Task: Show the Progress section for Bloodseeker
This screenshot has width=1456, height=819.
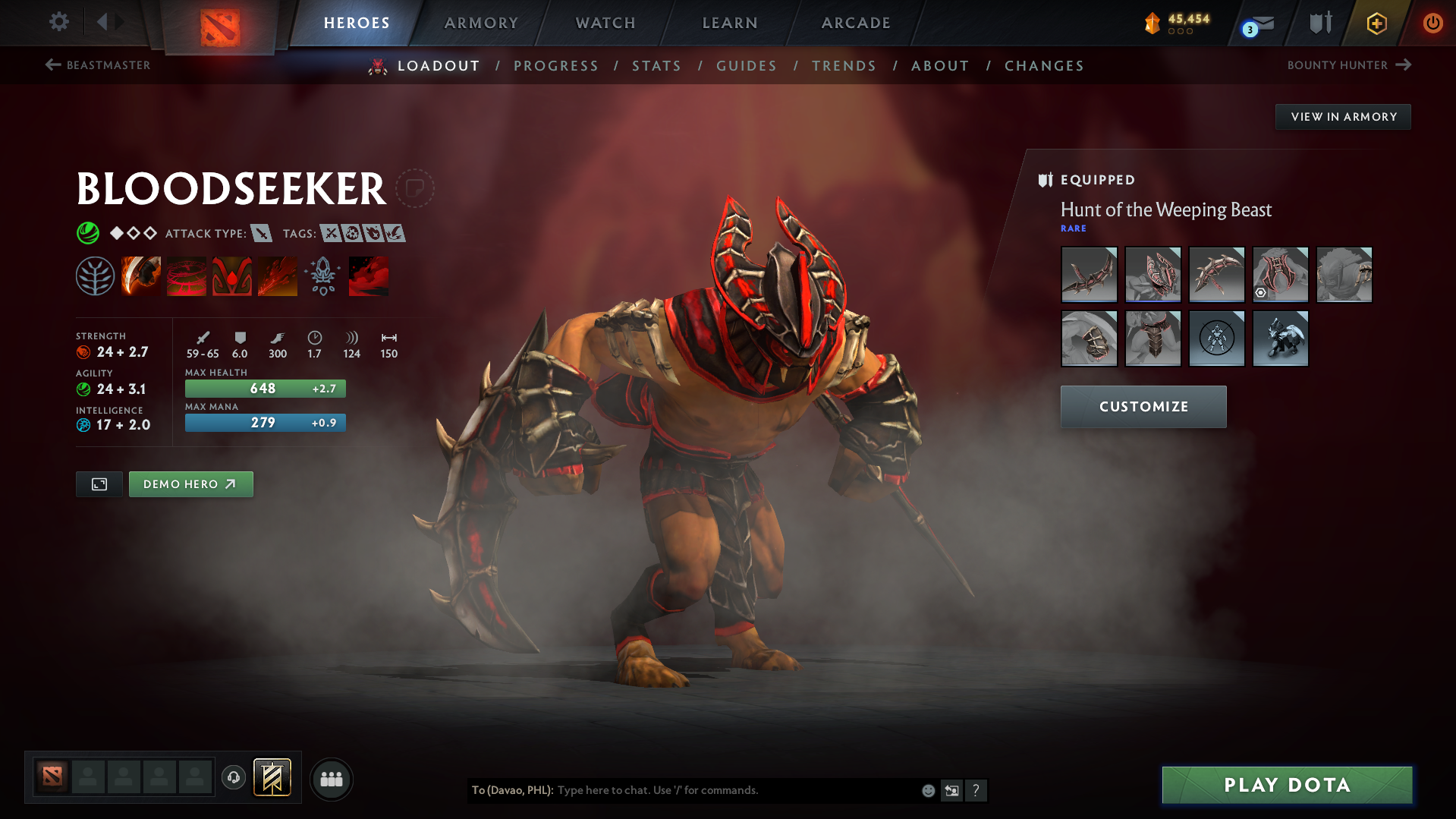Action: click(x=556, y=66)
